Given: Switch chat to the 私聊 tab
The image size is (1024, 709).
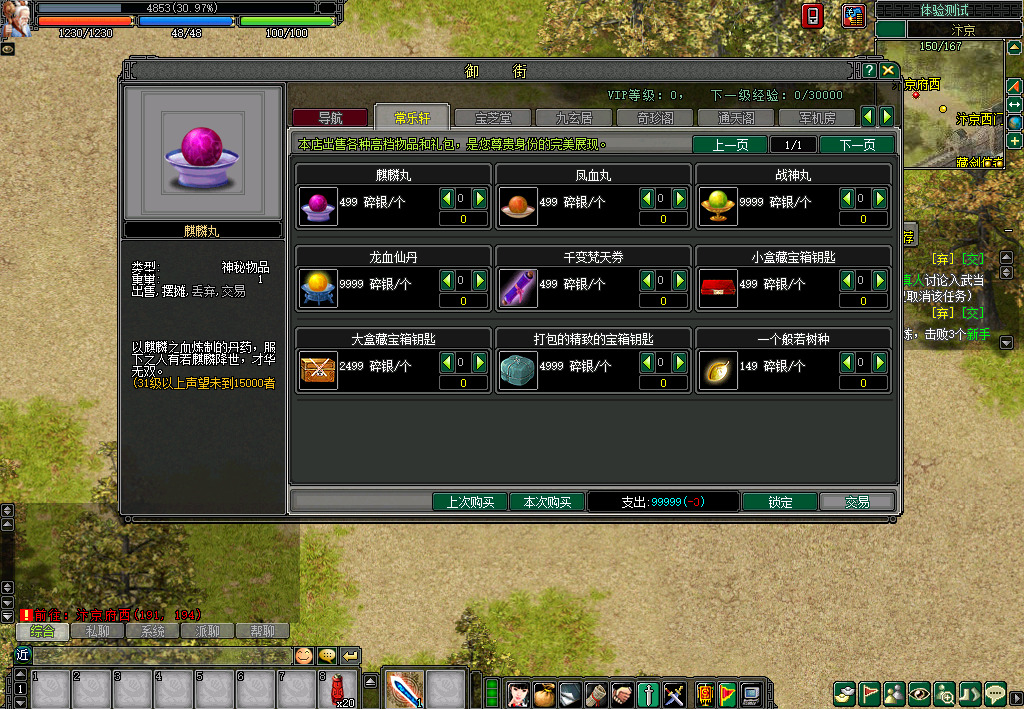Looking at the screenshot, I should pos(97,632).
